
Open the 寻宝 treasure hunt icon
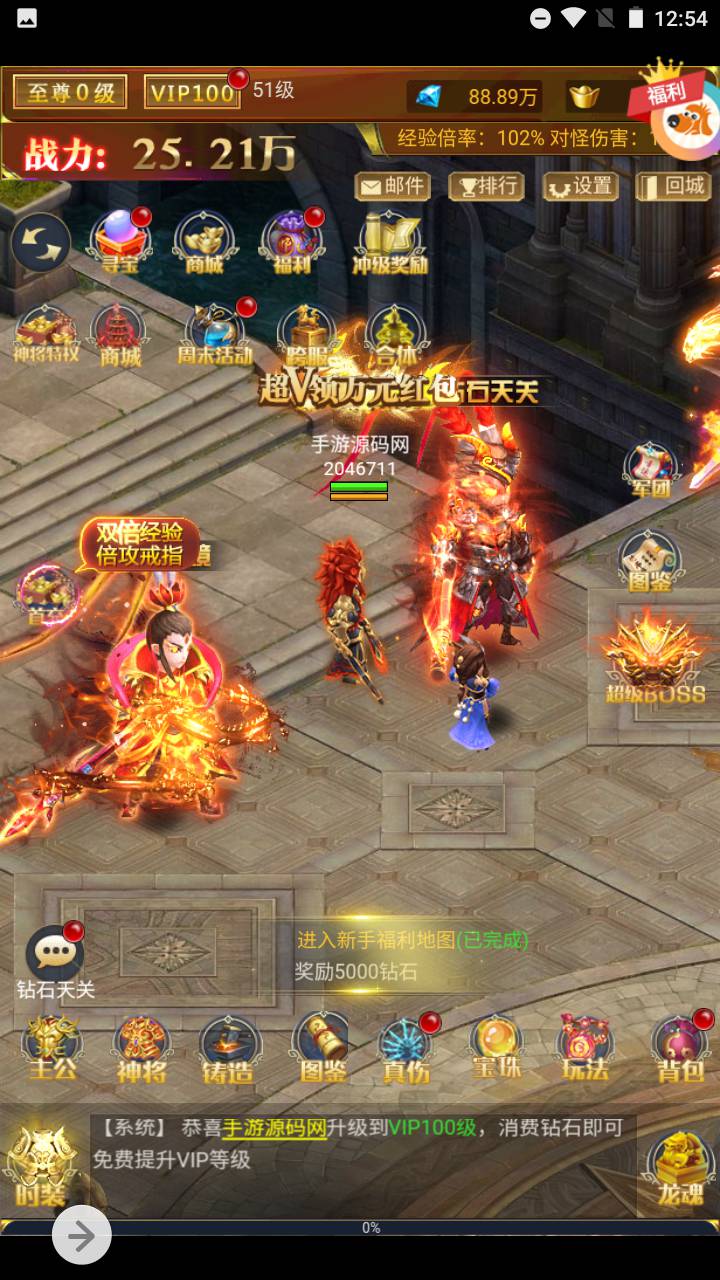click(119, 242)
